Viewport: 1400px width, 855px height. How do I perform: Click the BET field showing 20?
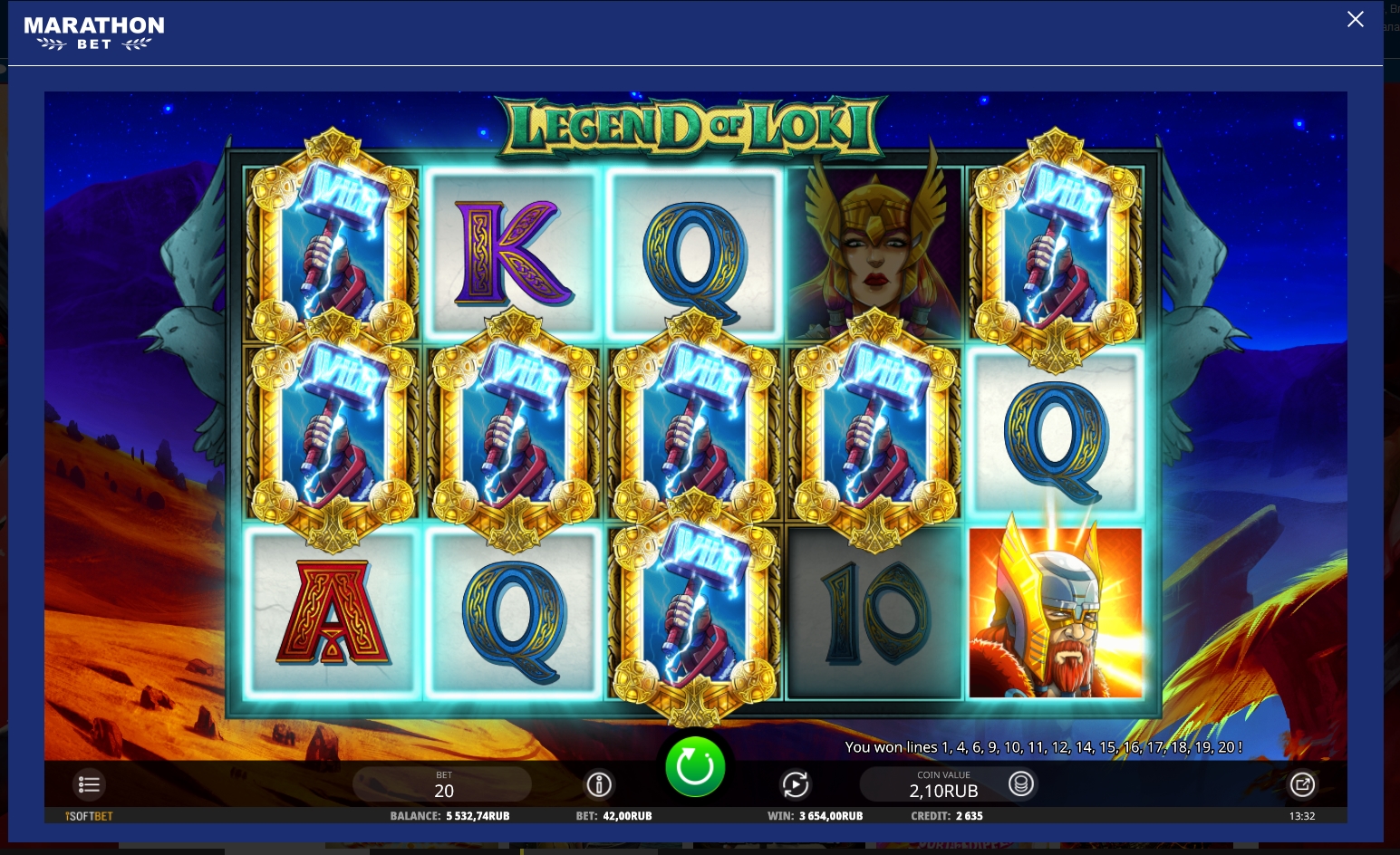coord(442,784)
